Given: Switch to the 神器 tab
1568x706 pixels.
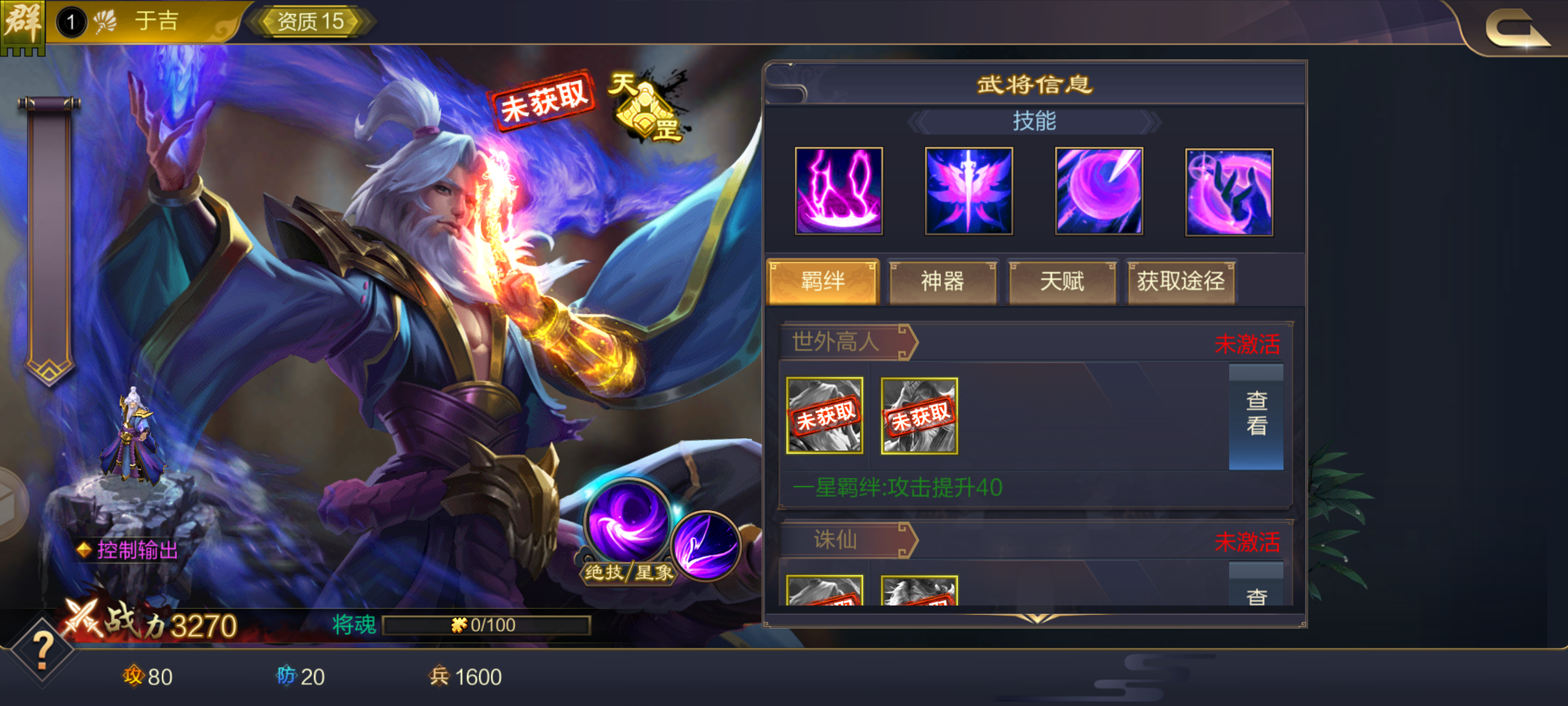Looking at the screenshot, I should pyautogui.click(x=942, y=282).
